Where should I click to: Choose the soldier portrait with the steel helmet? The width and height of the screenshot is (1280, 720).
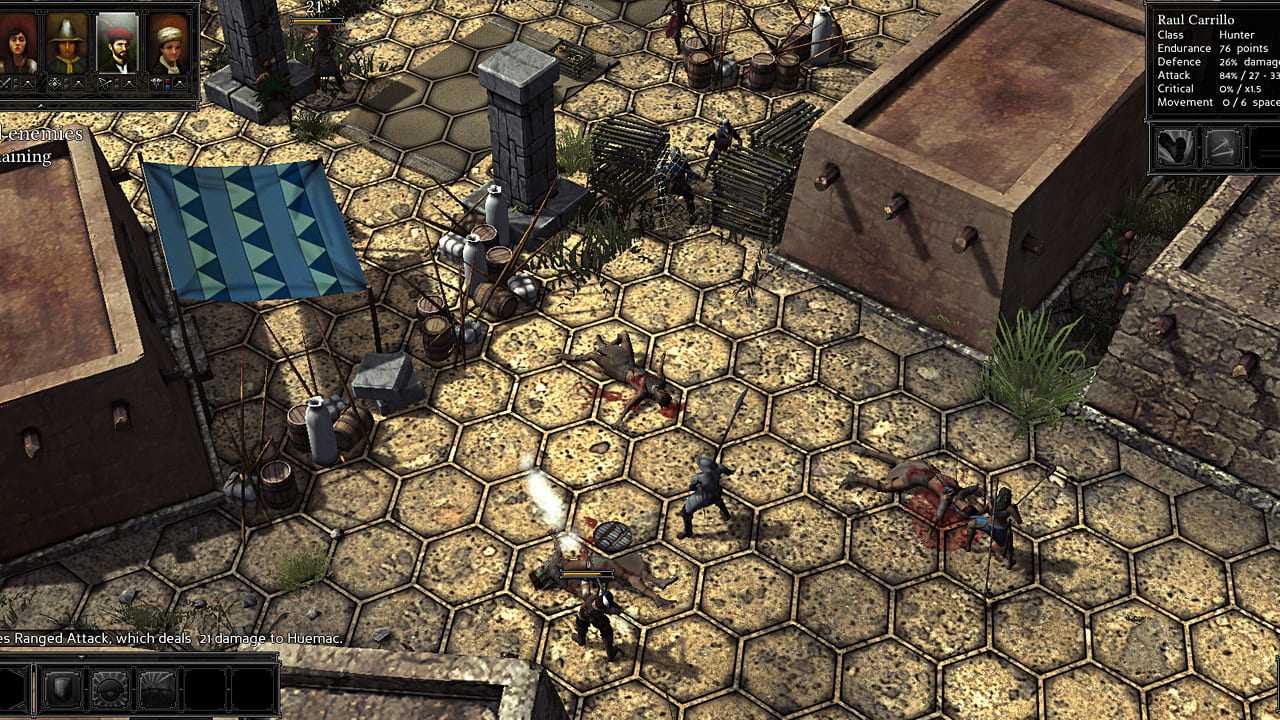point(67,42)
